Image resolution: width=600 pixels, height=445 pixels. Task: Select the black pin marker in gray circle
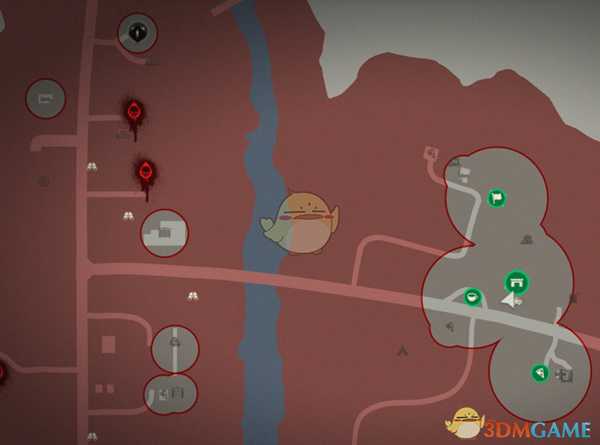pos(138,33)
